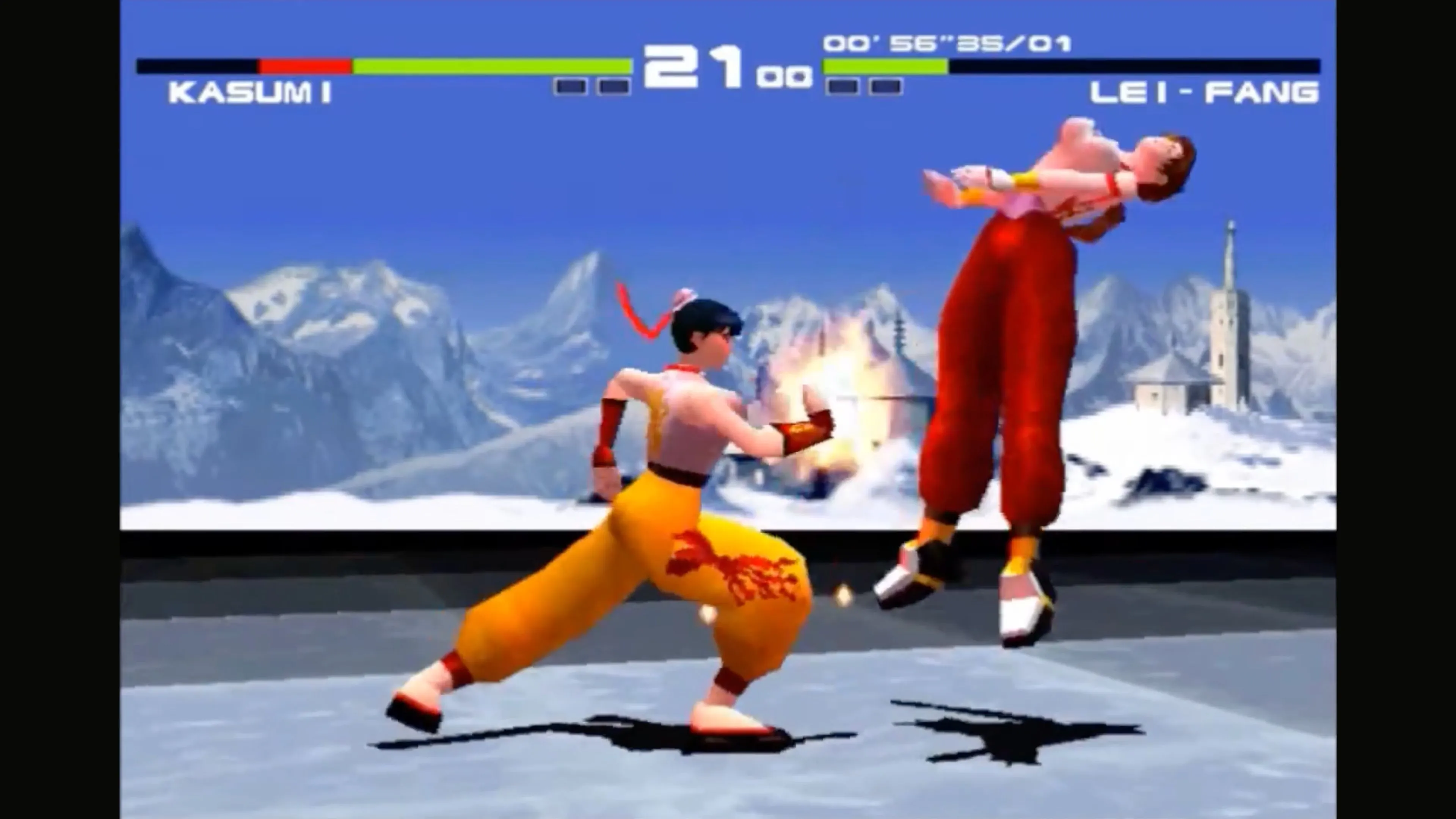Click the red damaged section of Kasumi's bar

(x=305, y=65)
